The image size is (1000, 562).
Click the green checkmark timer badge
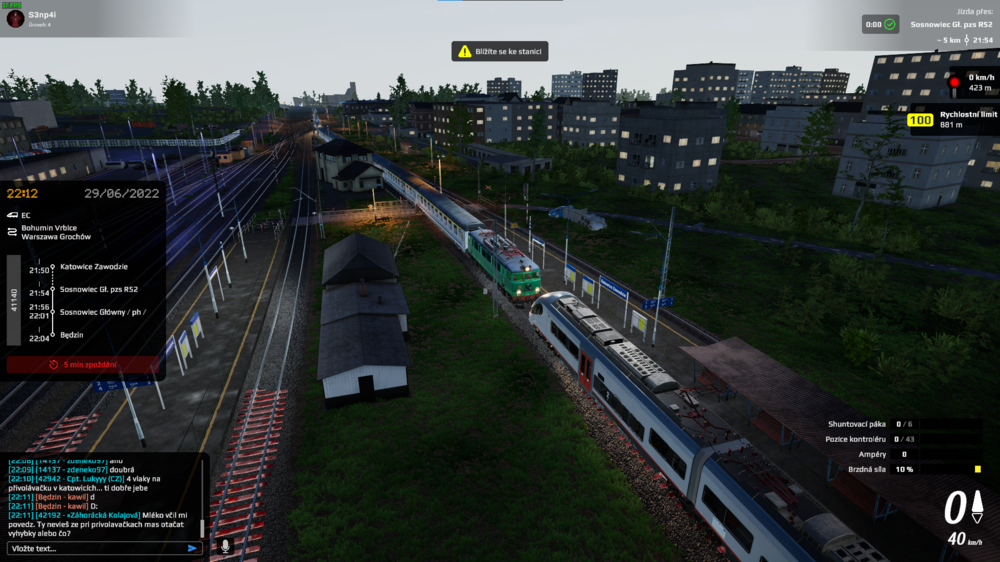pos(890,24)
